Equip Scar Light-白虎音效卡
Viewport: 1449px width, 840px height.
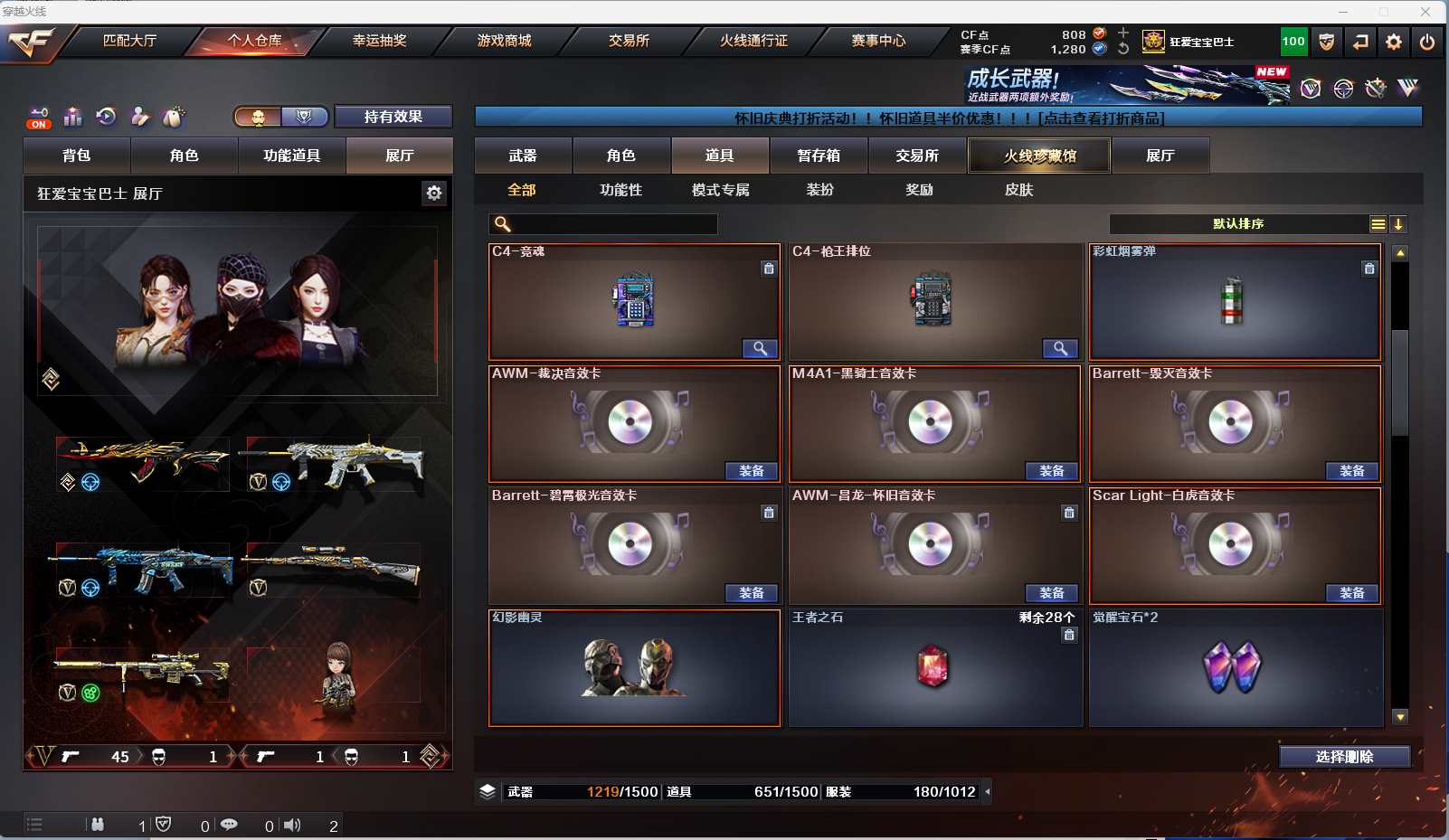coord(1351,593)
